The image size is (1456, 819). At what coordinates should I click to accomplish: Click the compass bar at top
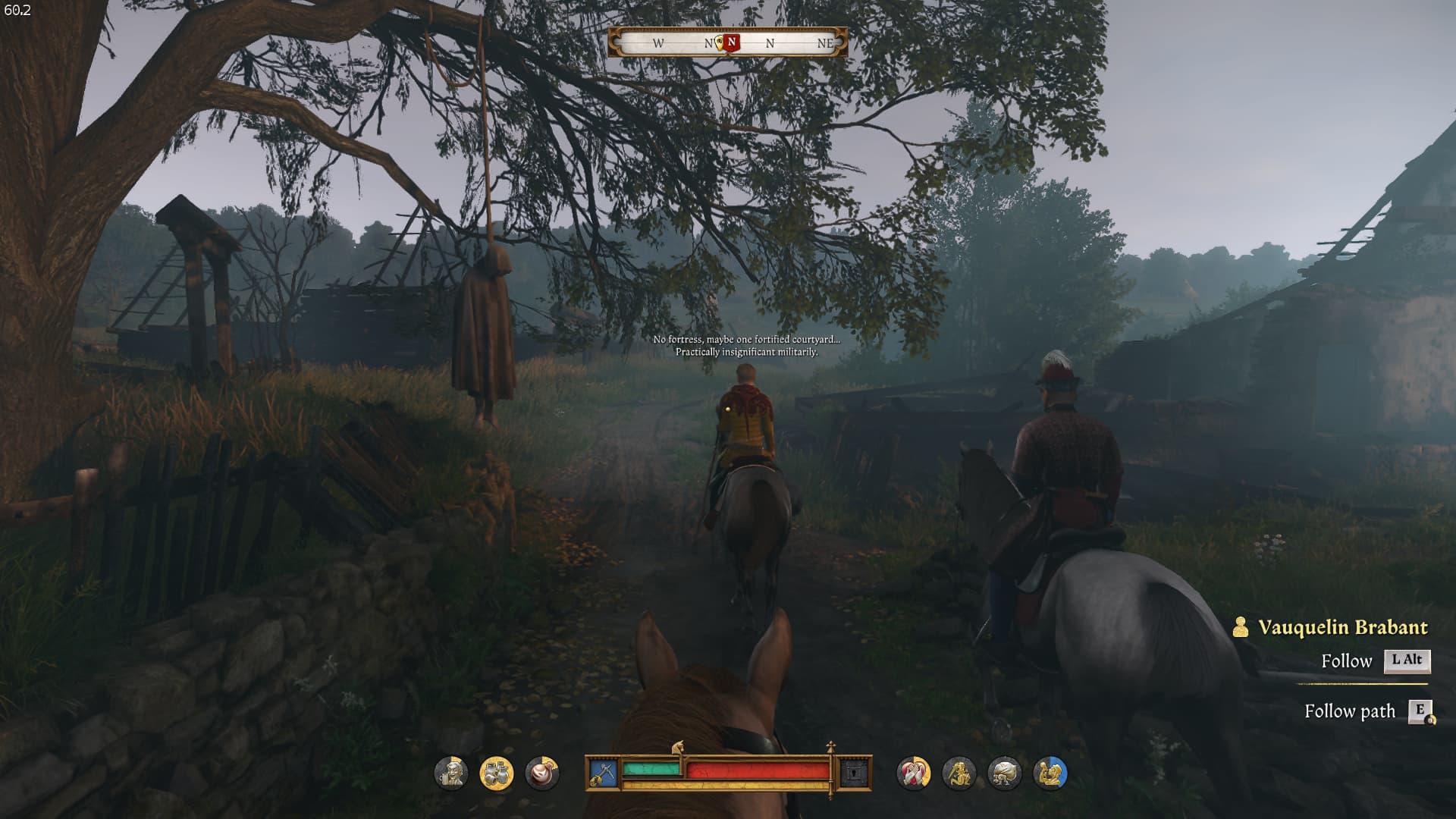(x=727, y=43)
